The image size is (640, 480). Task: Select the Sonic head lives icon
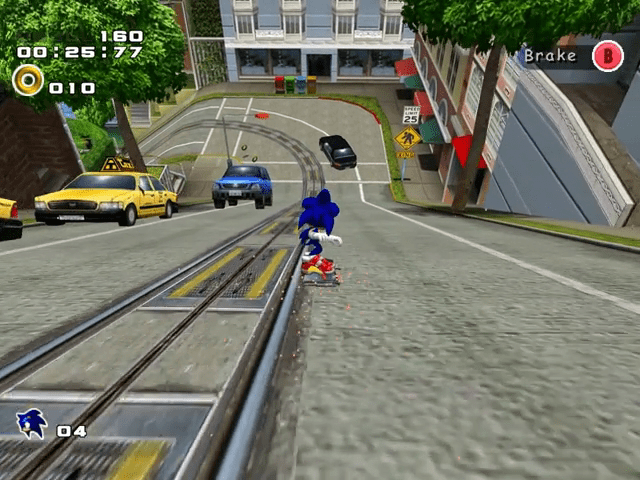(31, 424)
